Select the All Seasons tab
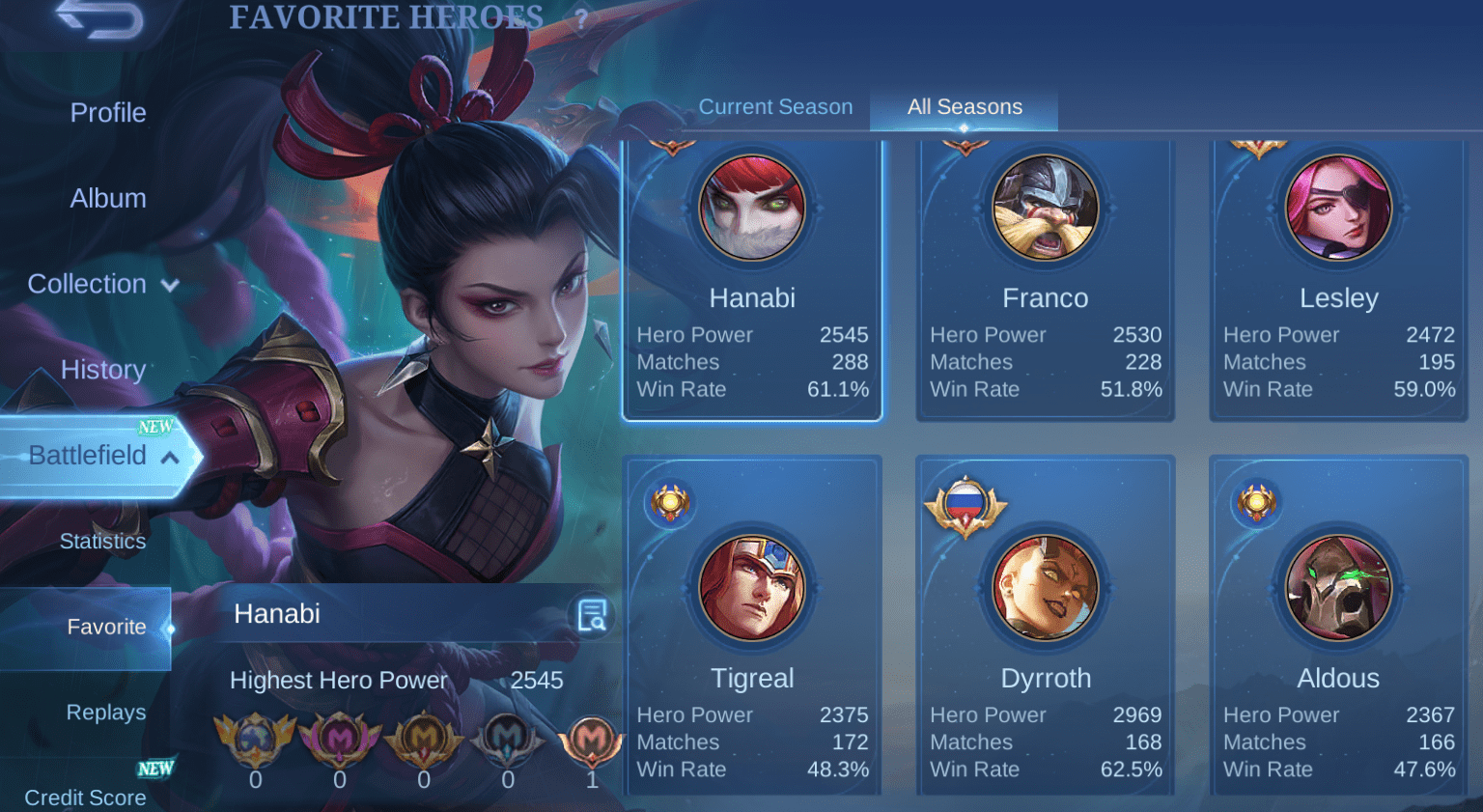Image resolution: width=1483 pixels, height=812 pixels. tap(965, 107)
